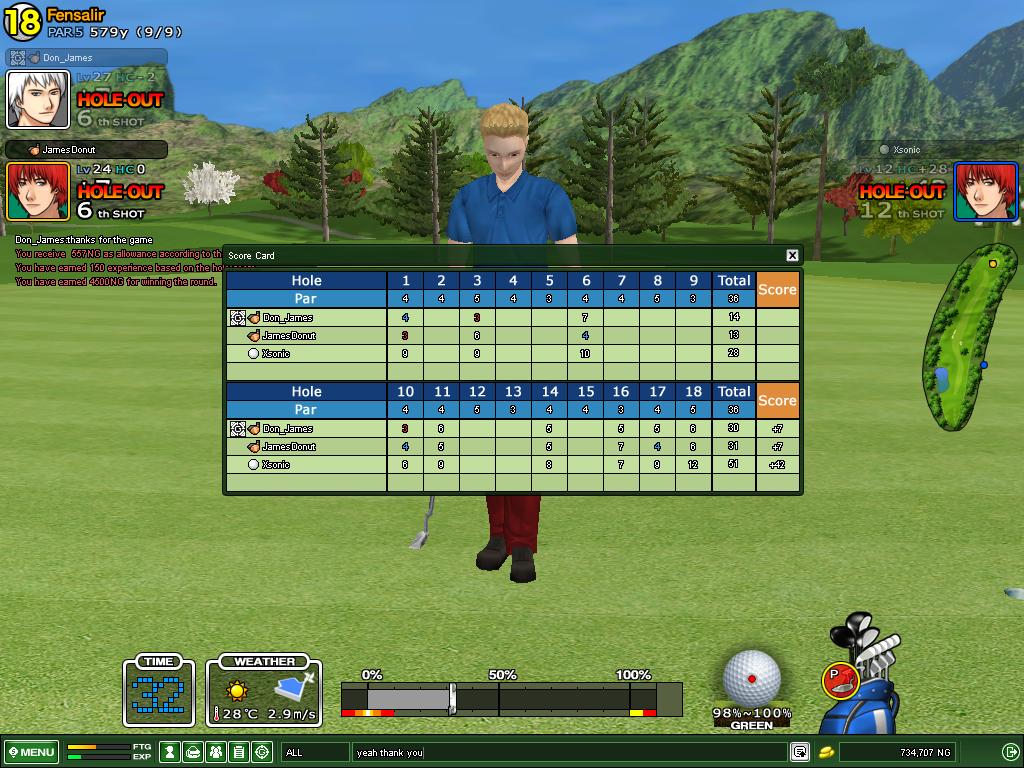Click the exit arrow icon
Image resolution: width=1024 pixels, height=768 pixels.
pyautogui.click(x=1010, y=752)
